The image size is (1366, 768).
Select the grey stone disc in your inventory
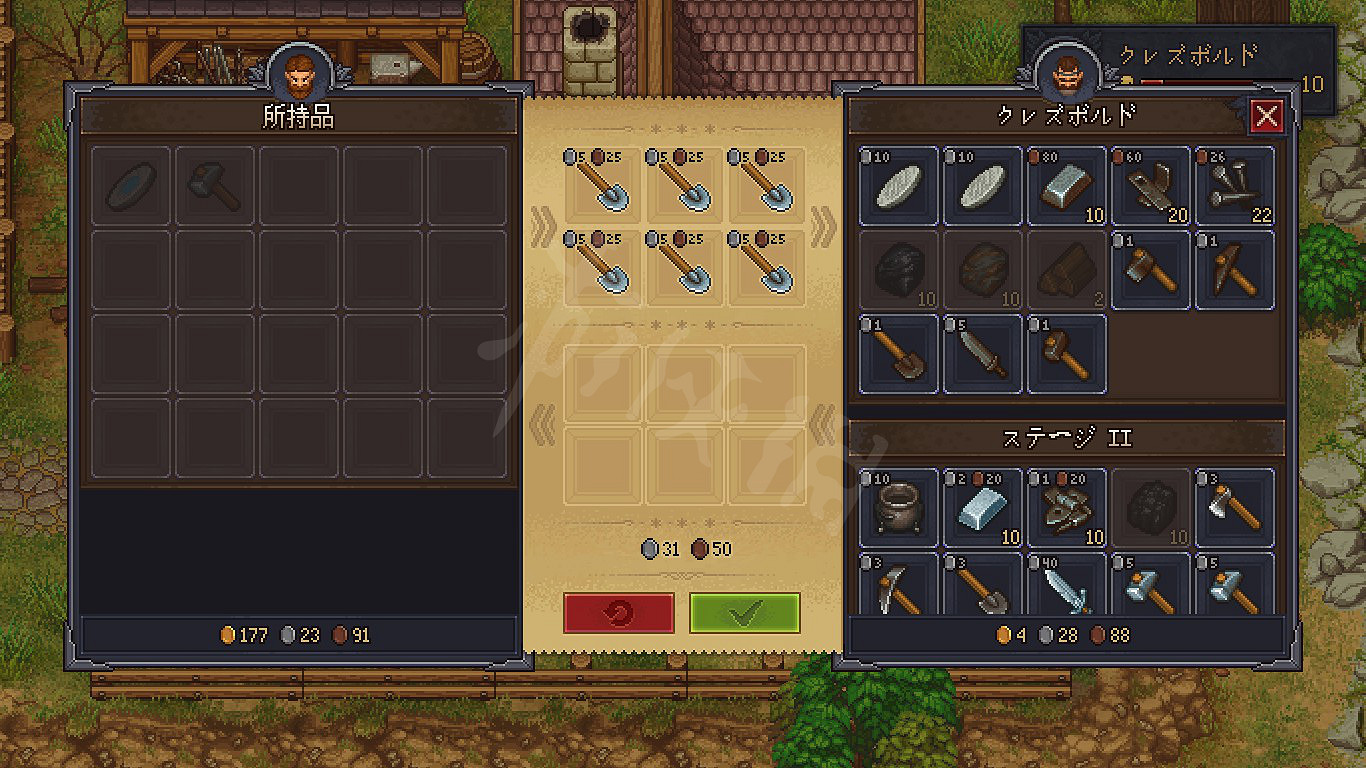coord(132,186)
